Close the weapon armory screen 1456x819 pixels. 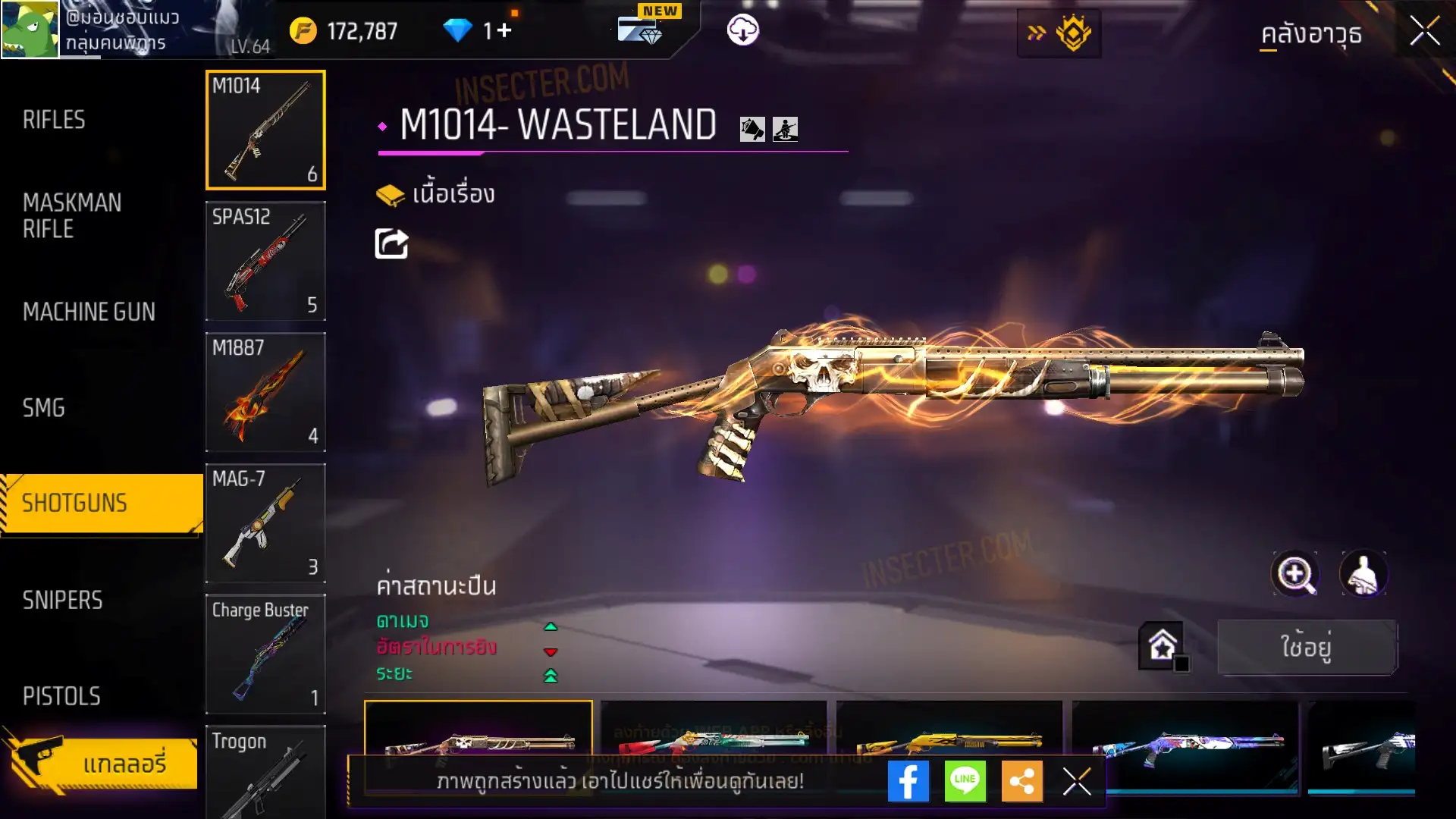tap(1424, 32)
